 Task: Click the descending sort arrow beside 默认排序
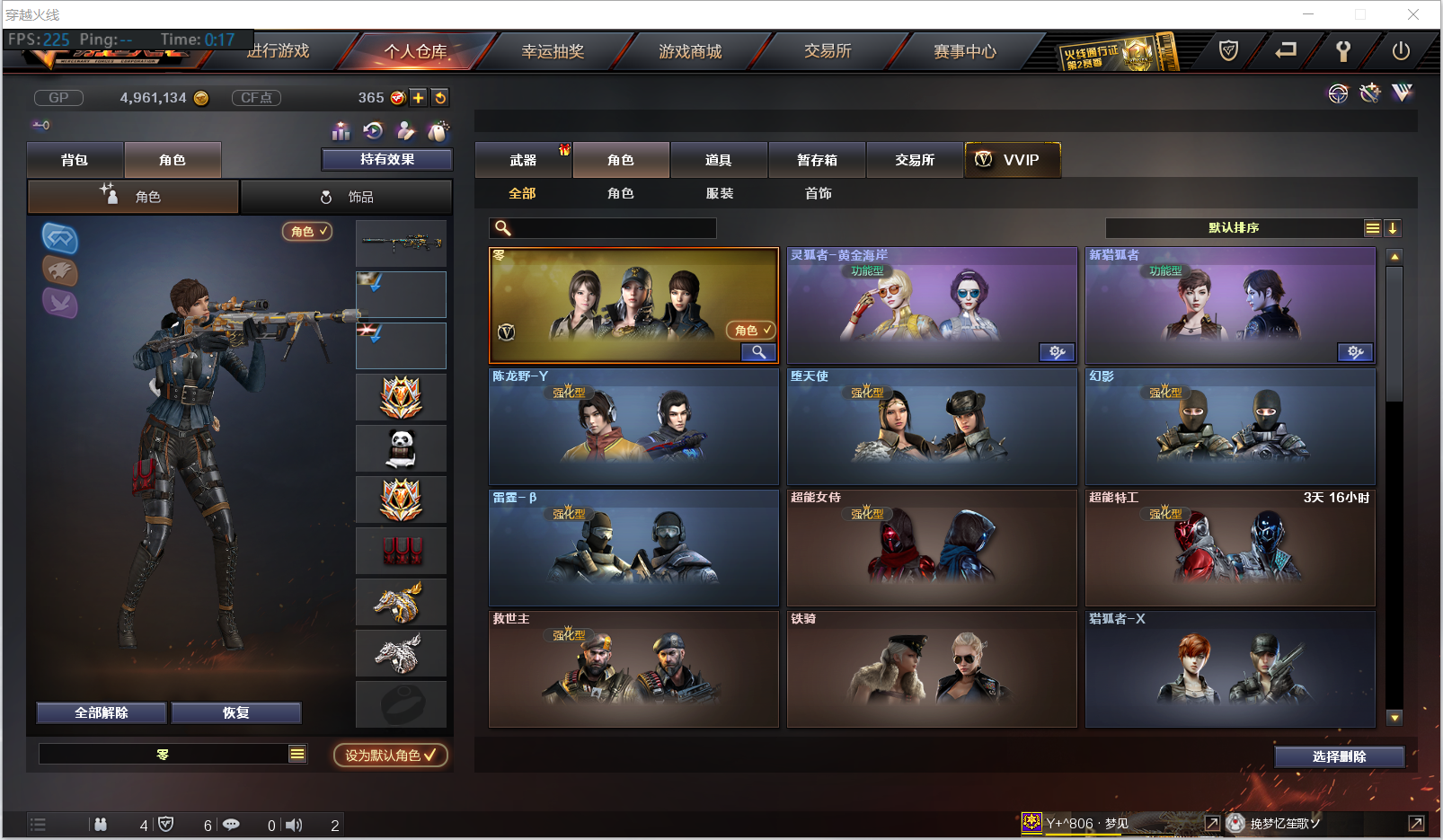coord(1393,228)
